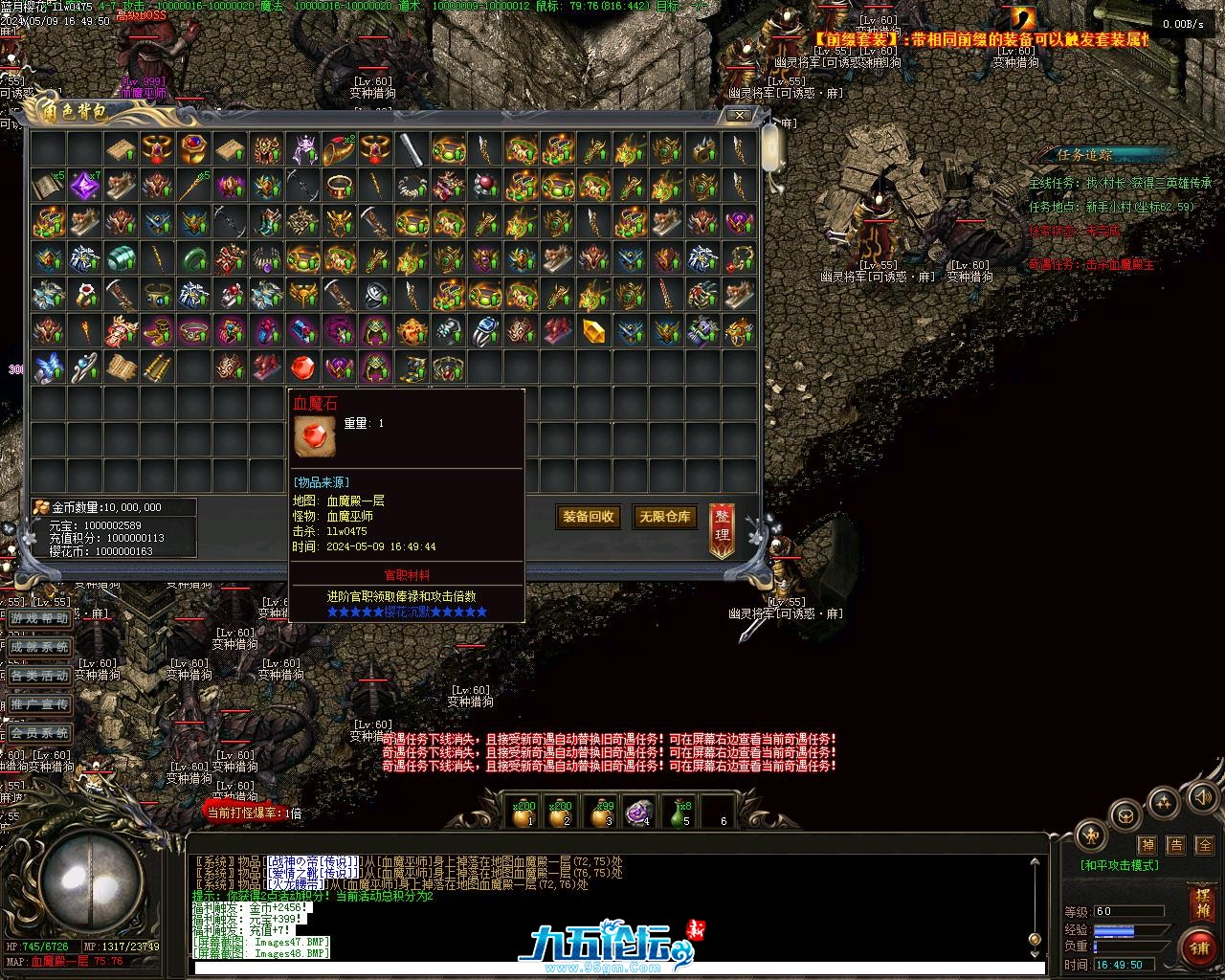Use the green potion in hotbar slot 5

[x=678, y=813]
